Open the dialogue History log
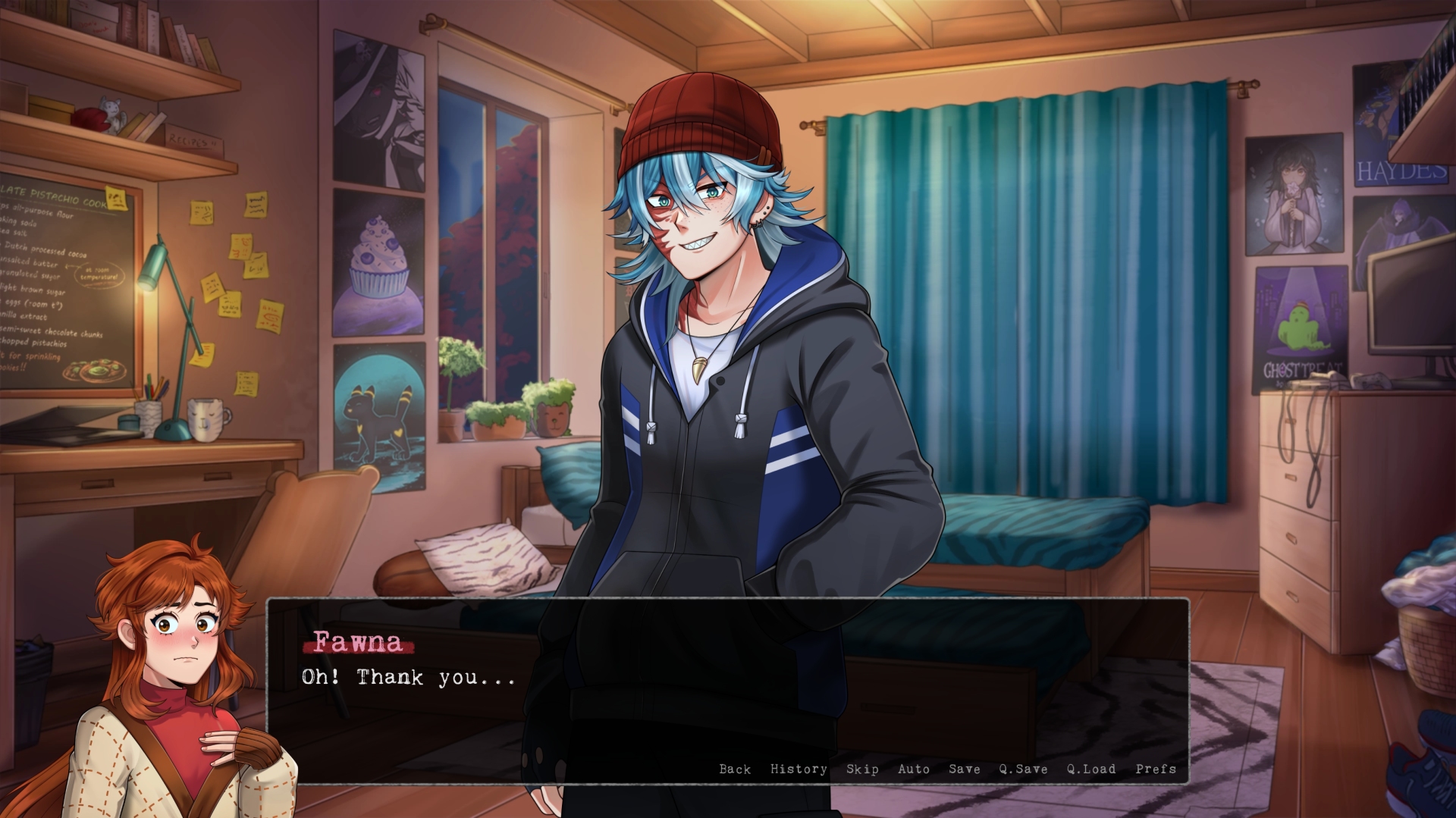 tap(799, 769)
